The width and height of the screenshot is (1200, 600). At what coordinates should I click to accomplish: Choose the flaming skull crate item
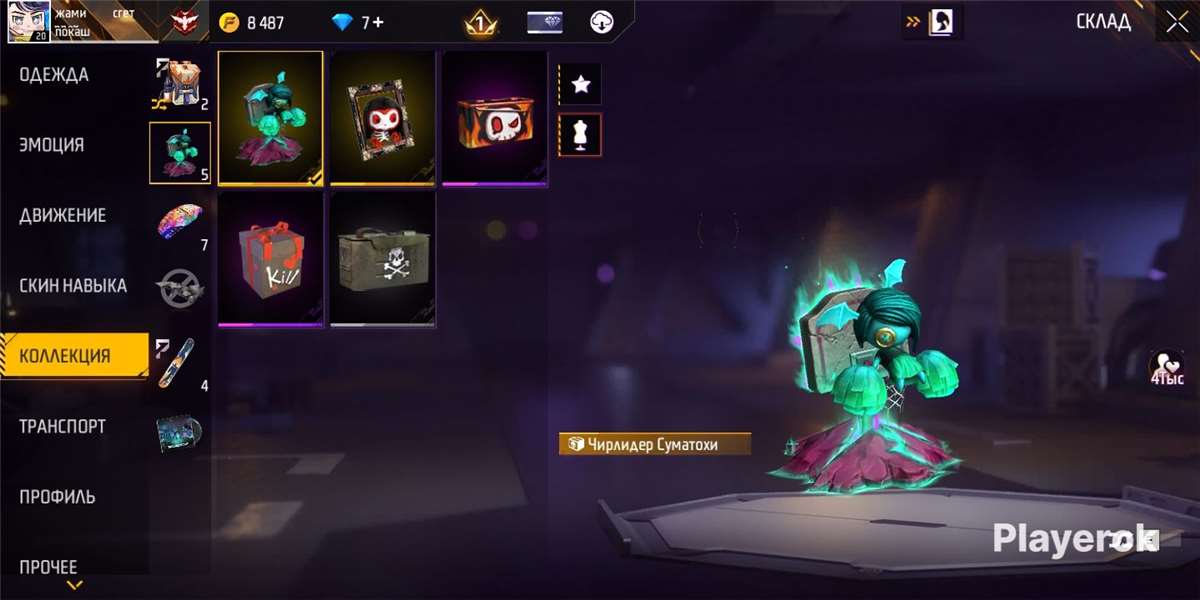pyautogui.click(x=495, y=118)
